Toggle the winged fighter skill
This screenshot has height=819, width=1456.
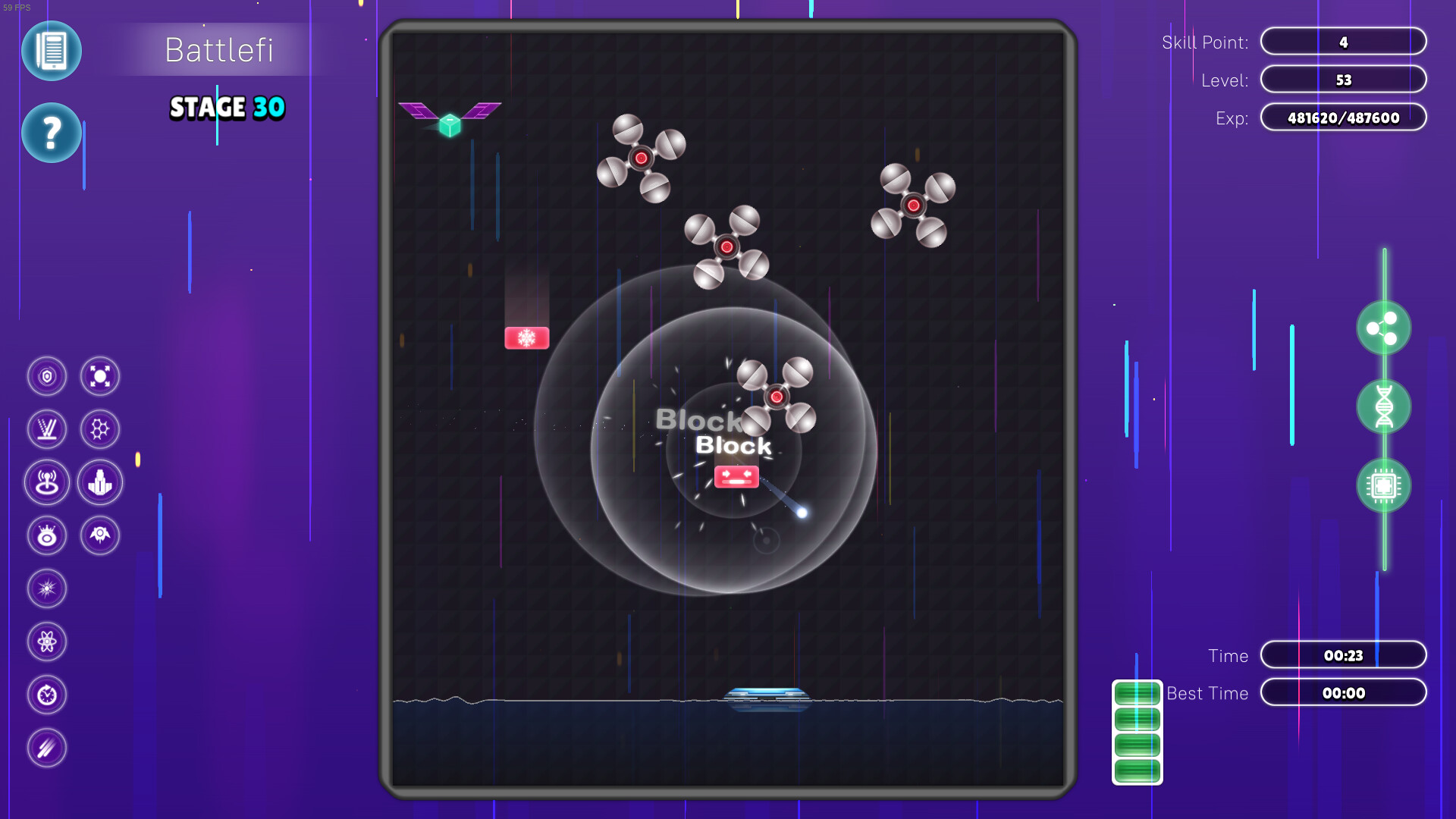99,535
